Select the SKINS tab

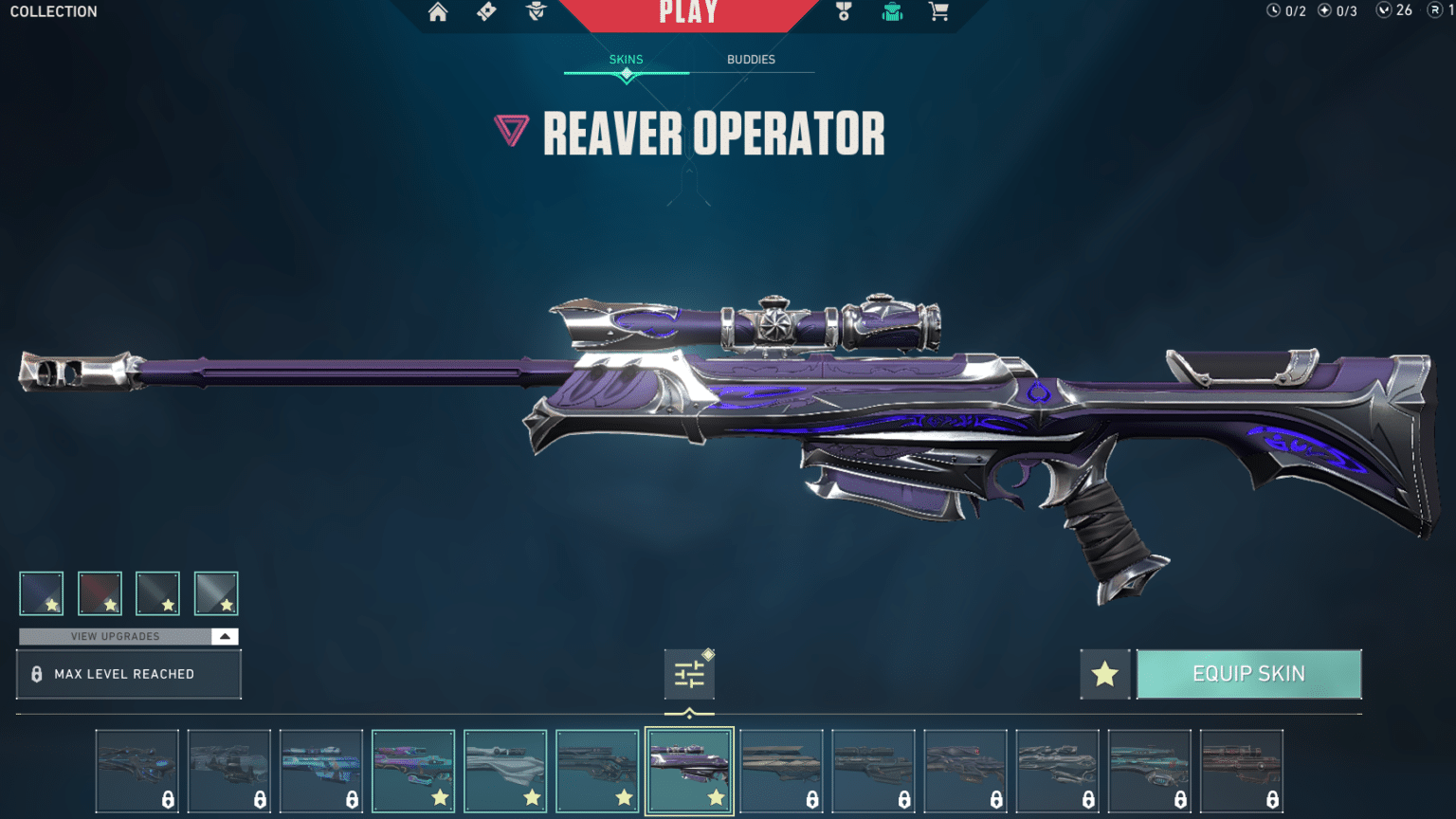(626, 59)
